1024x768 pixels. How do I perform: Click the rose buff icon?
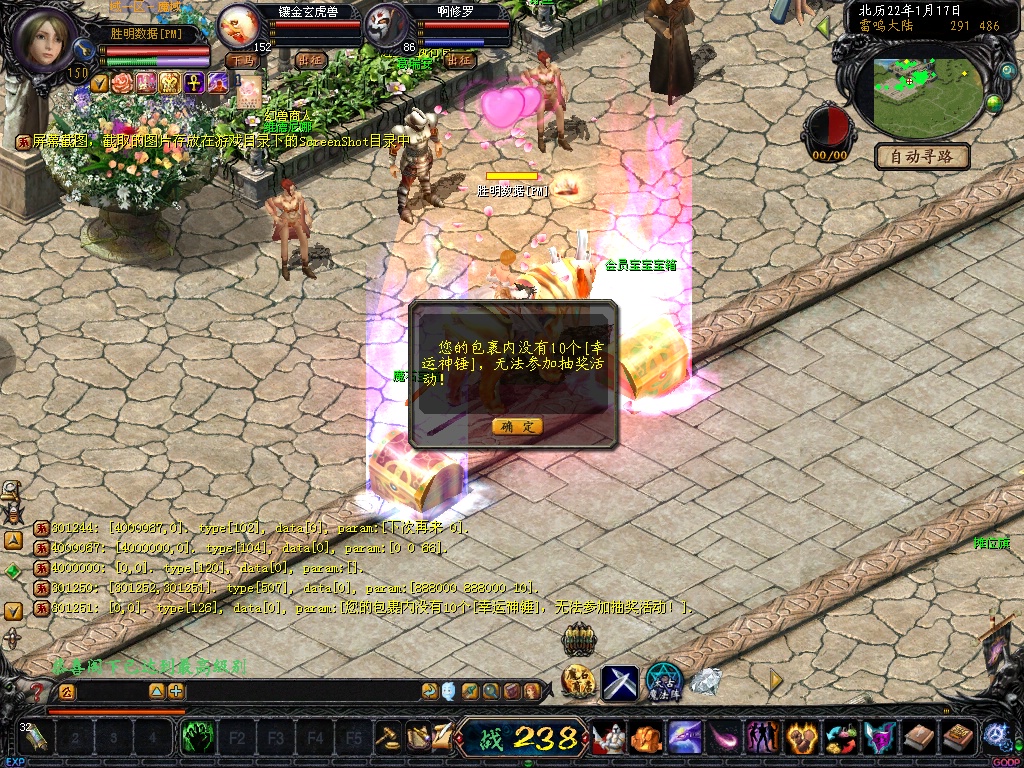click(x=123, y=83)
